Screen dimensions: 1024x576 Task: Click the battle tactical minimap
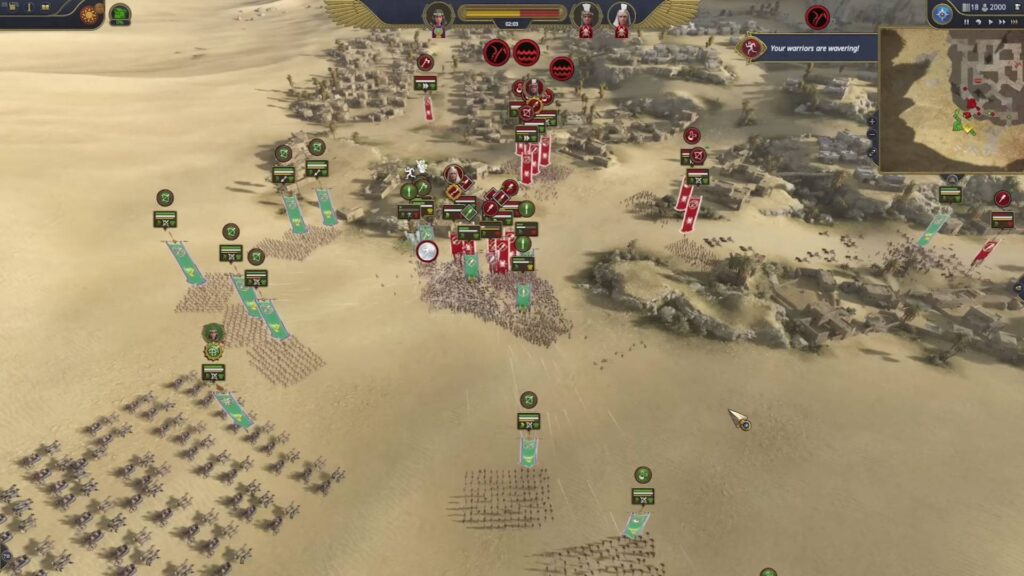(950, 98)
